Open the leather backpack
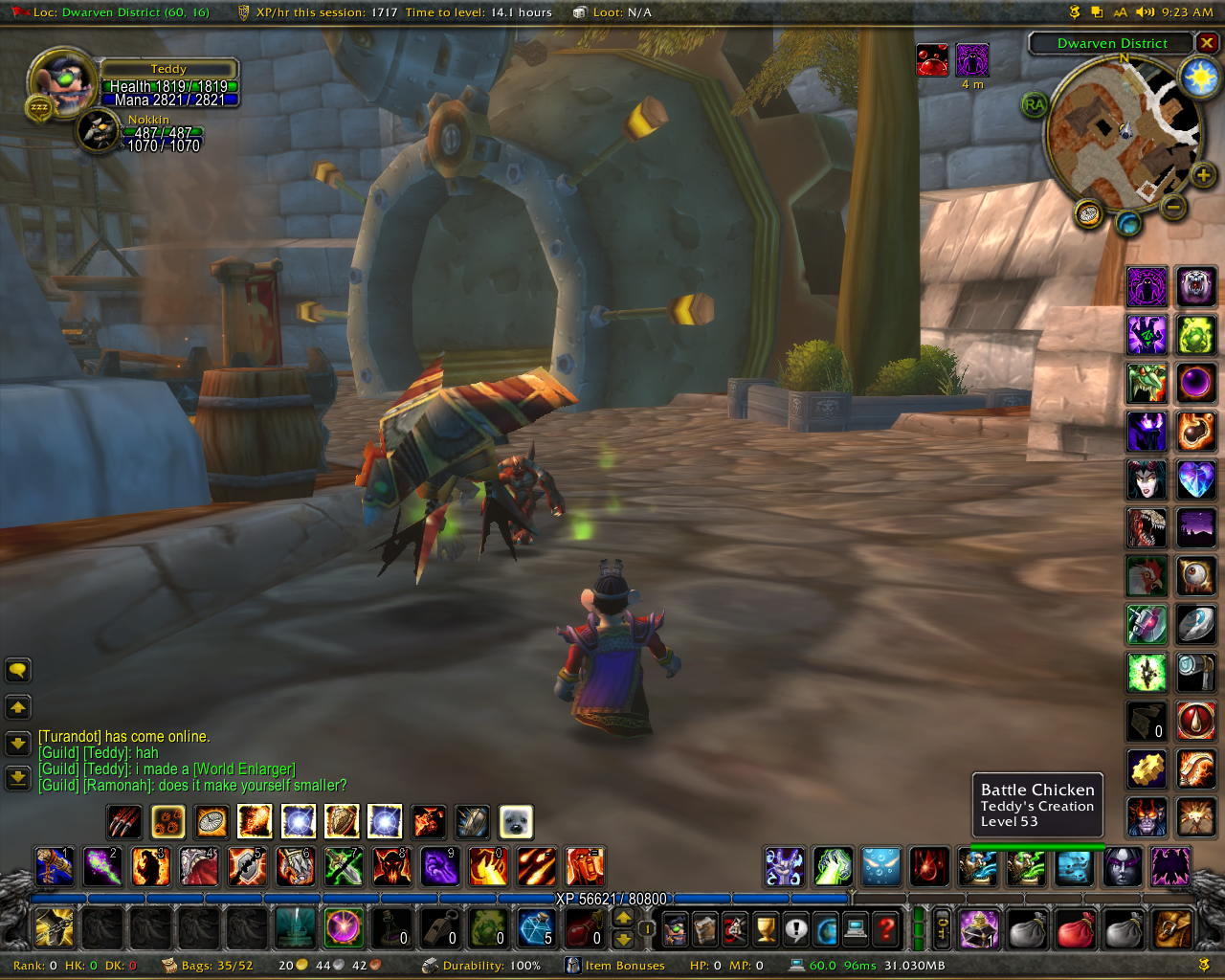 [x=1172, y=928]
